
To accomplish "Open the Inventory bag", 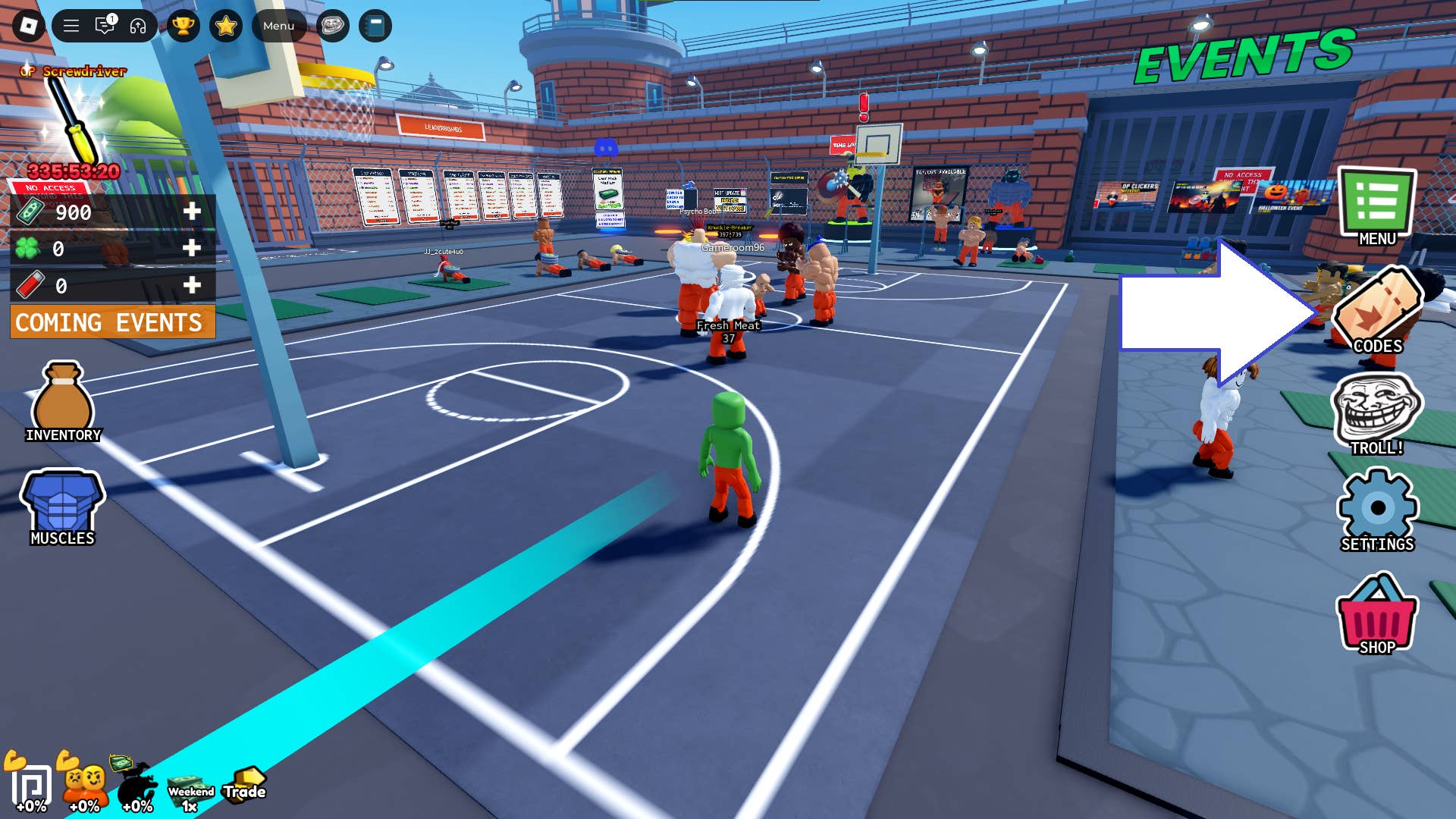I will pos(63,394).
